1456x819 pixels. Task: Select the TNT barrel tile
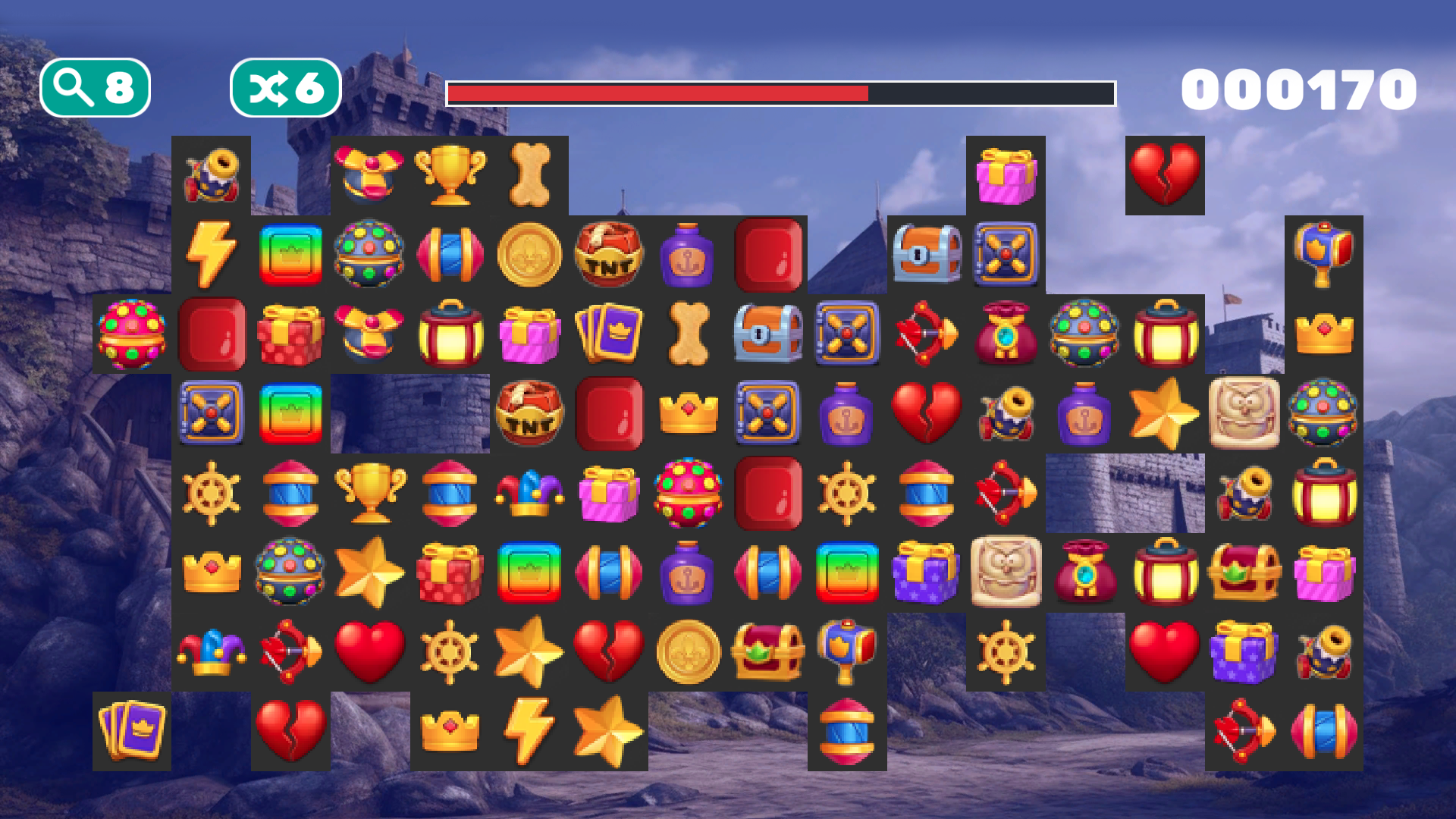[x=610, y=254]
